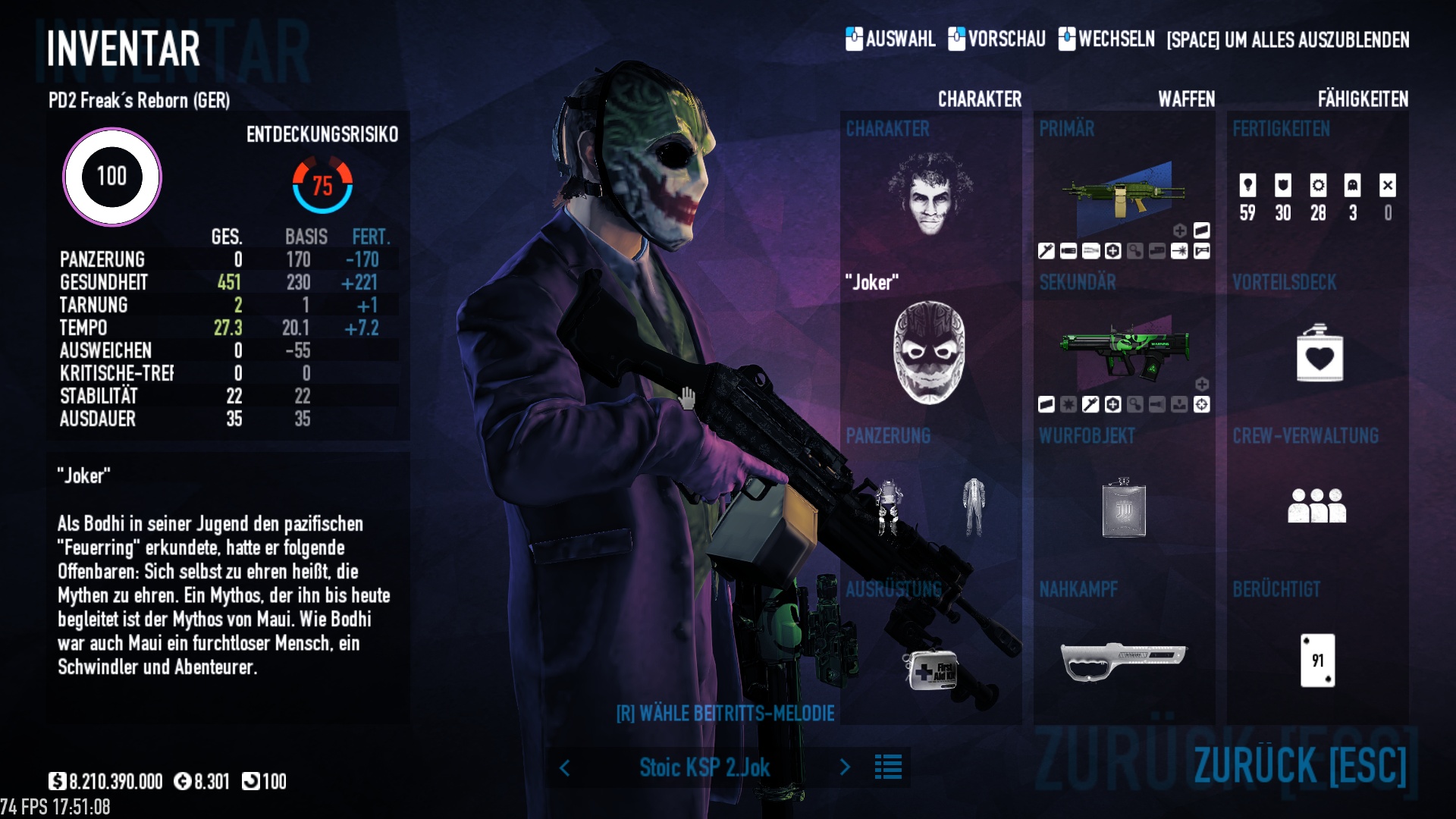1456x819 pixels.
Task: Open the Fertigkeiten skill points panel
Action: coord(1317,197)
